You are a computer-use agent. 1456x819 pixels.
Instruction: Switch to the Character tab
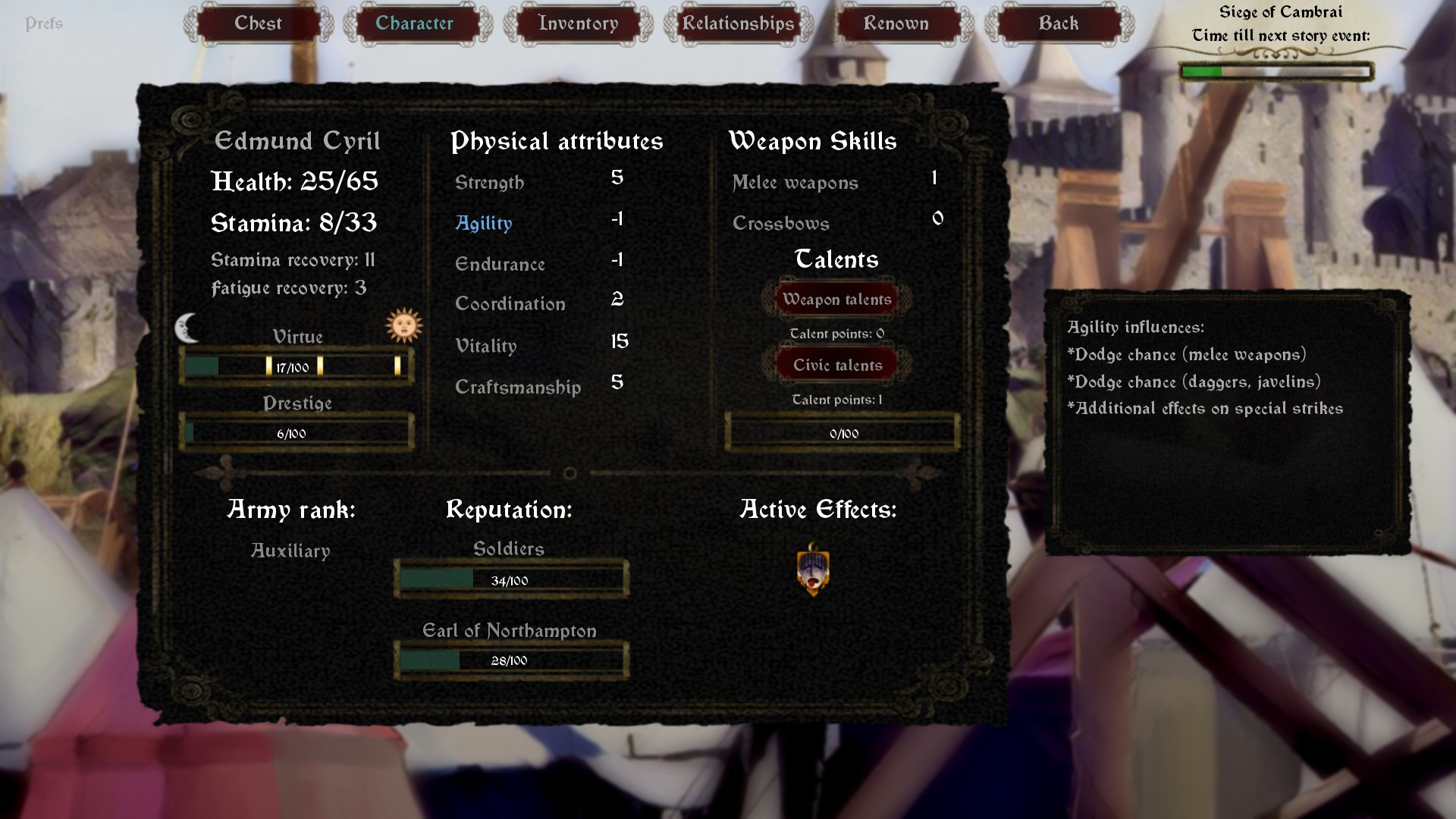[414, 24]
